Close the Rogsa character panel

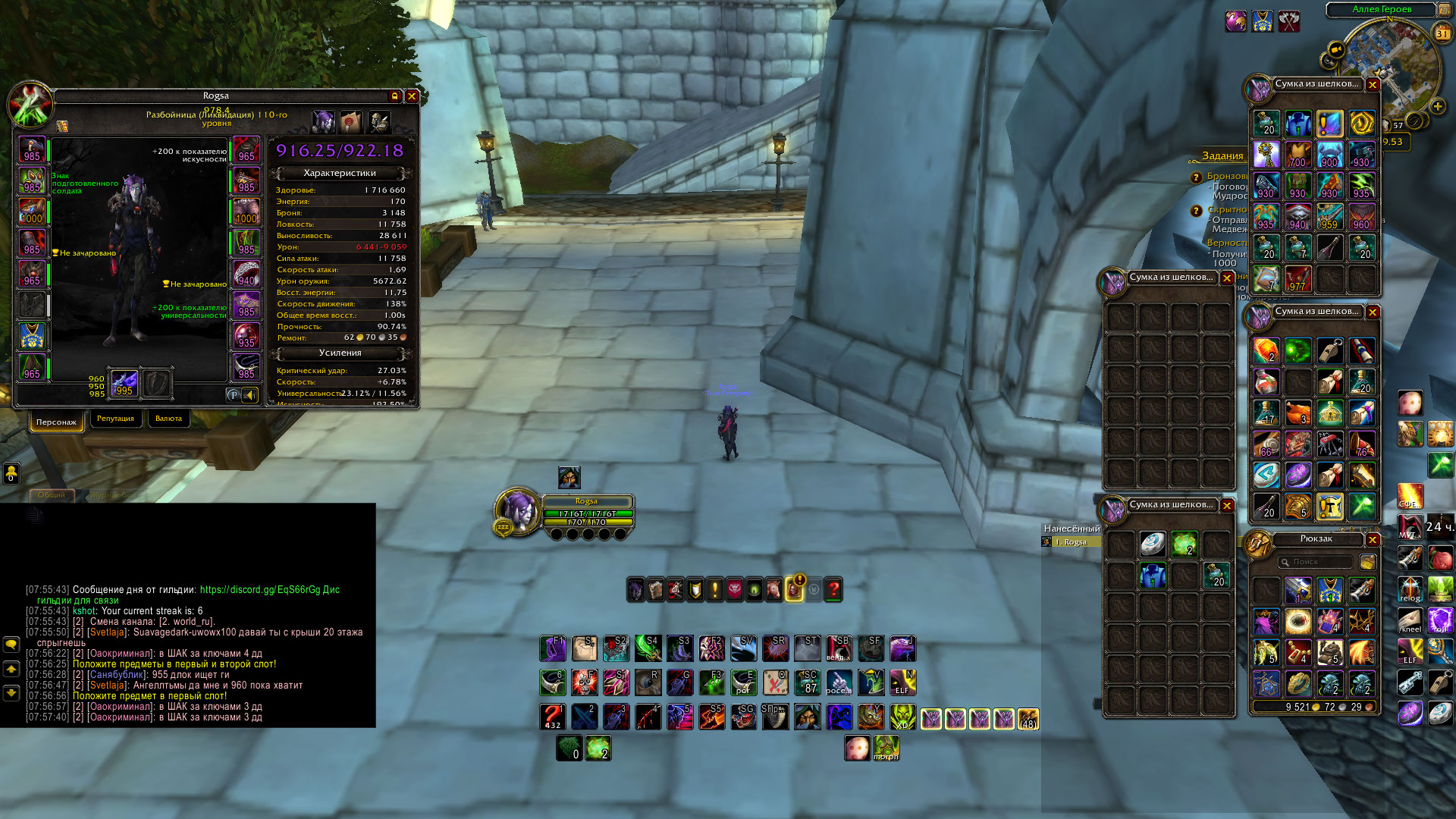pyautogui.click(x=412, y=96)
